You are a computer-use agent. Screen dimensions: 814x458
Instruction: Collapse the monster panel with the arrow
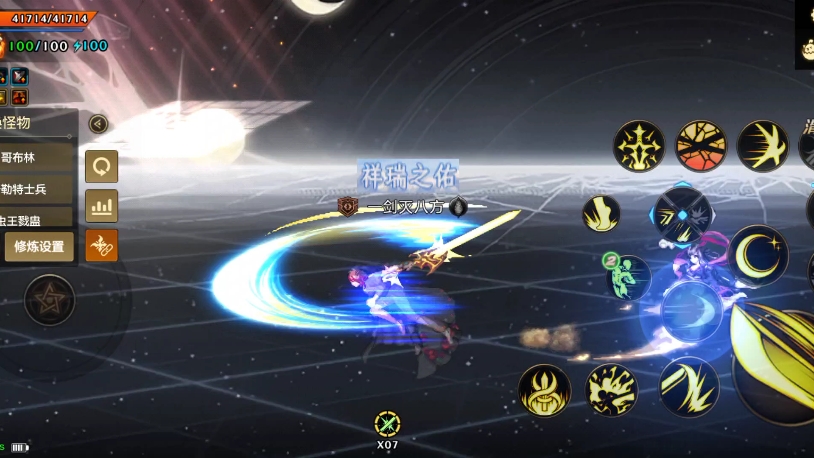(98, 124)
